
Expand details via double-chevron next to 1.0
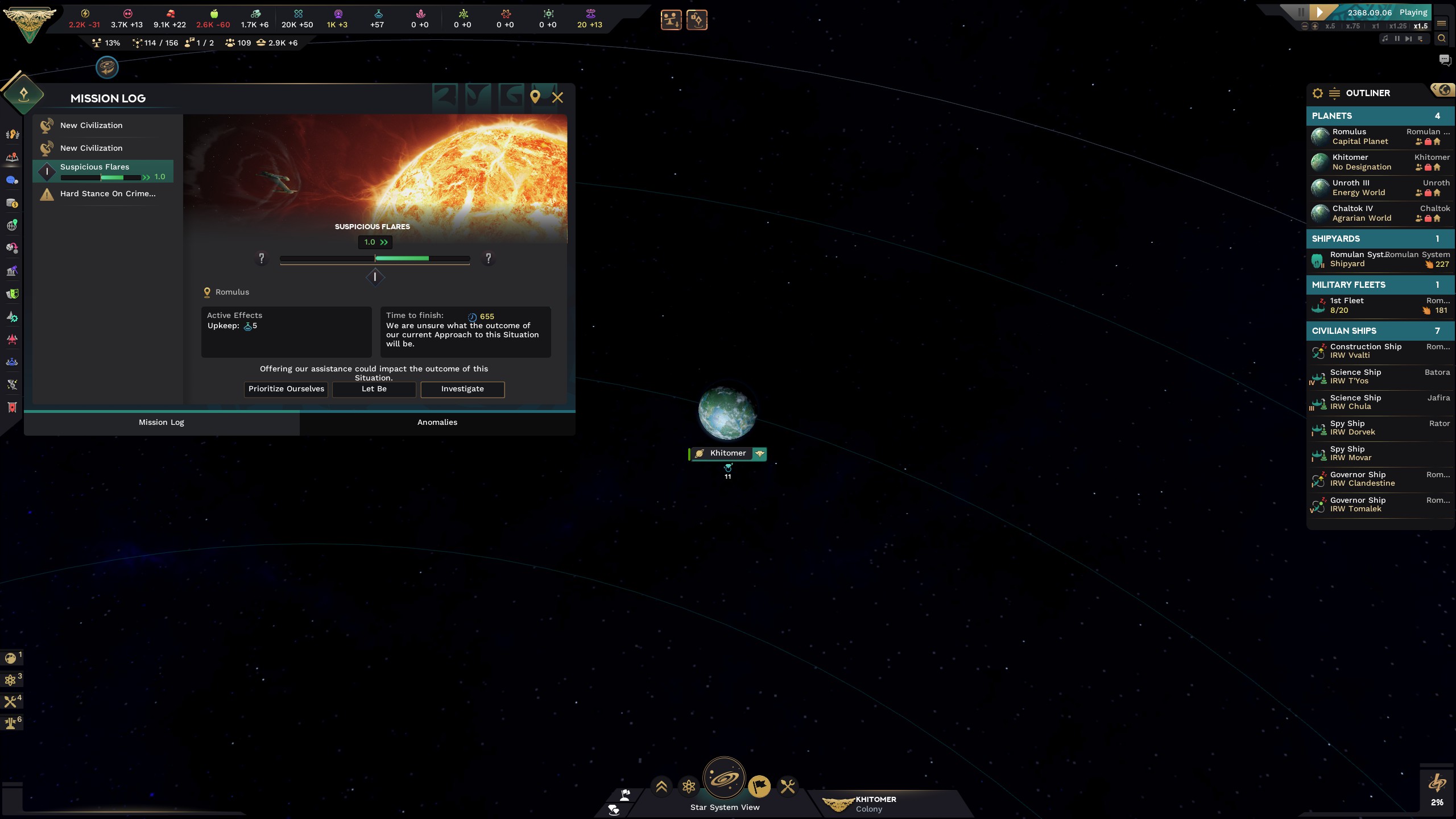coord(385,242)
